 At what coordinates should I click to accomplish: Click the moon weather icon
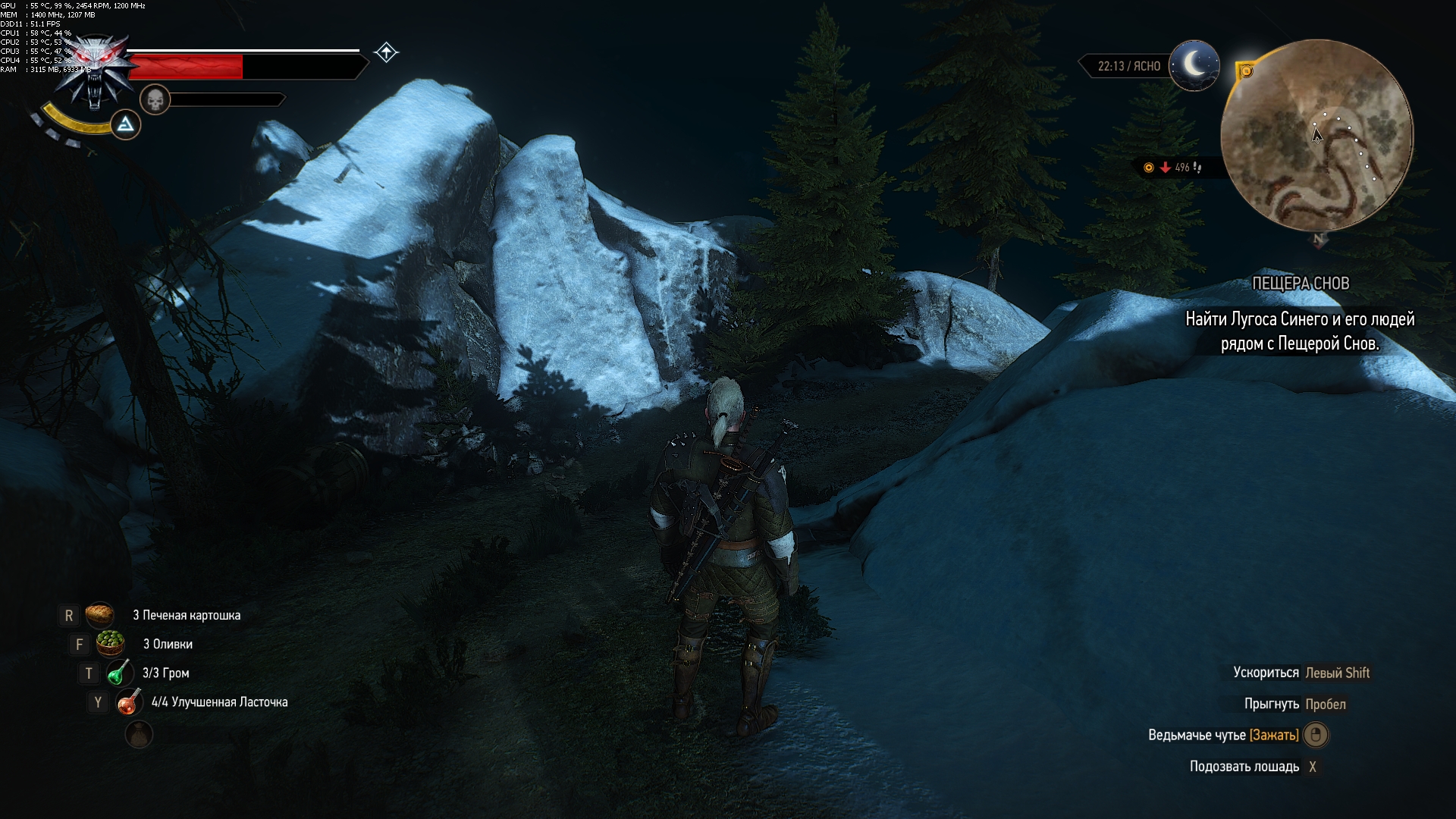1194,65
